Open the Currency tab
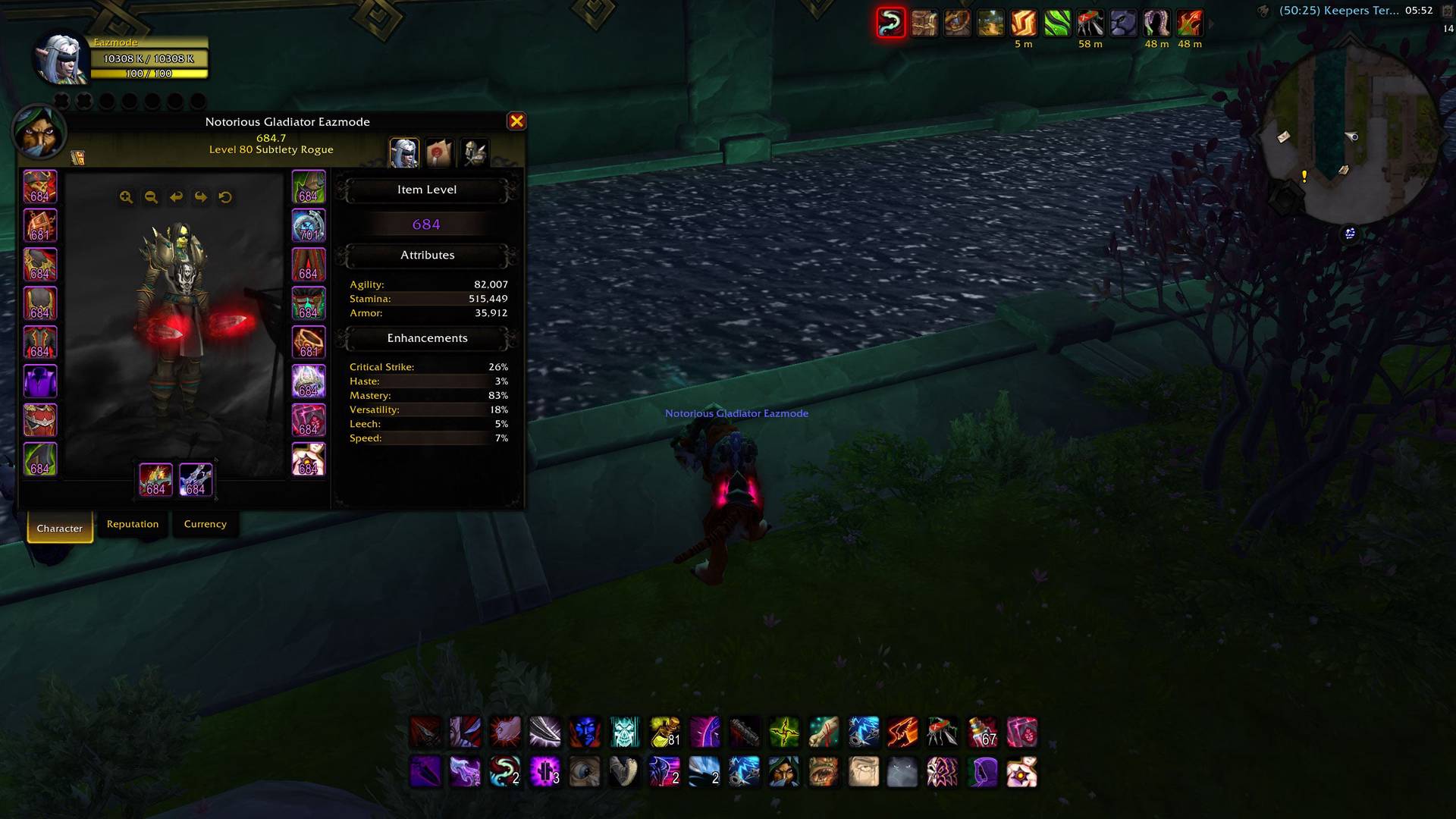Viewport: 1456px width, 819px height. pyautogui.click(x=205, y=524)
